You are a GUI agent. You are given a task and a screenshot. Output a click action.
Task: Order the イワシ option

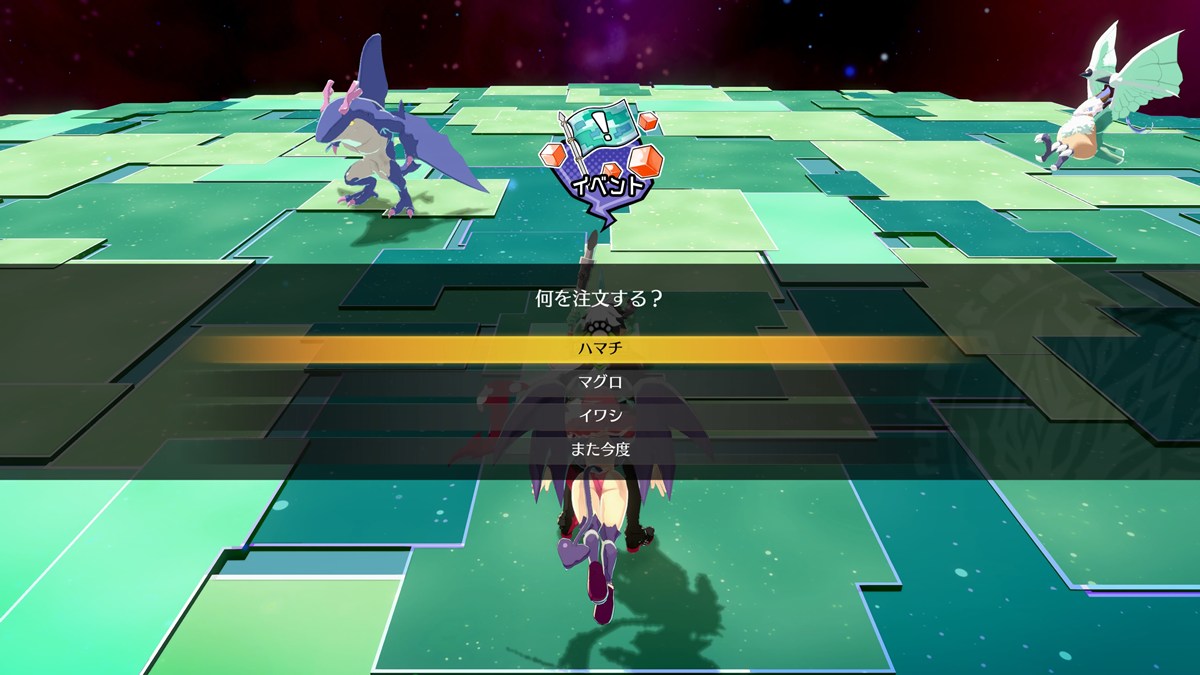(600, 416)
